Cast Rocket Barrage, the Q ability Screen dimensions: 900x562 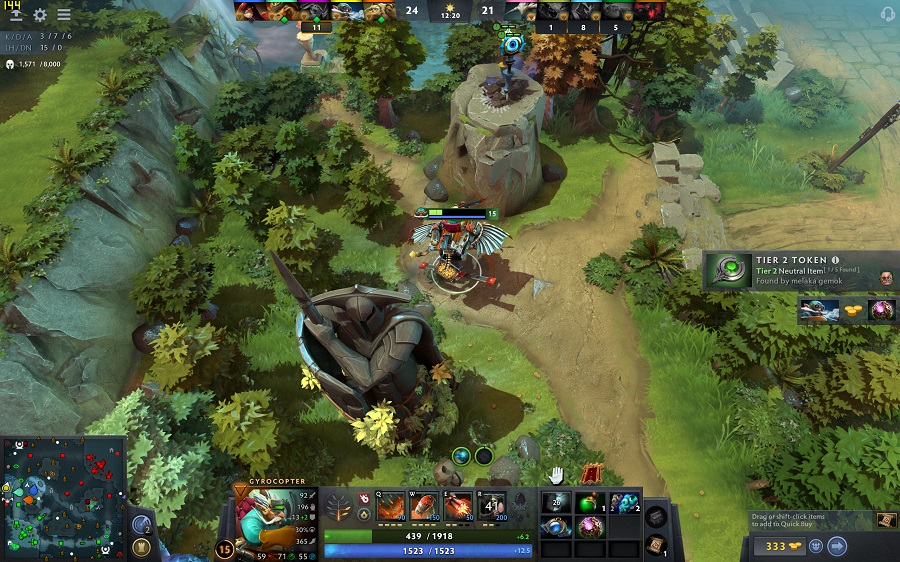click(x=390, y=505)
